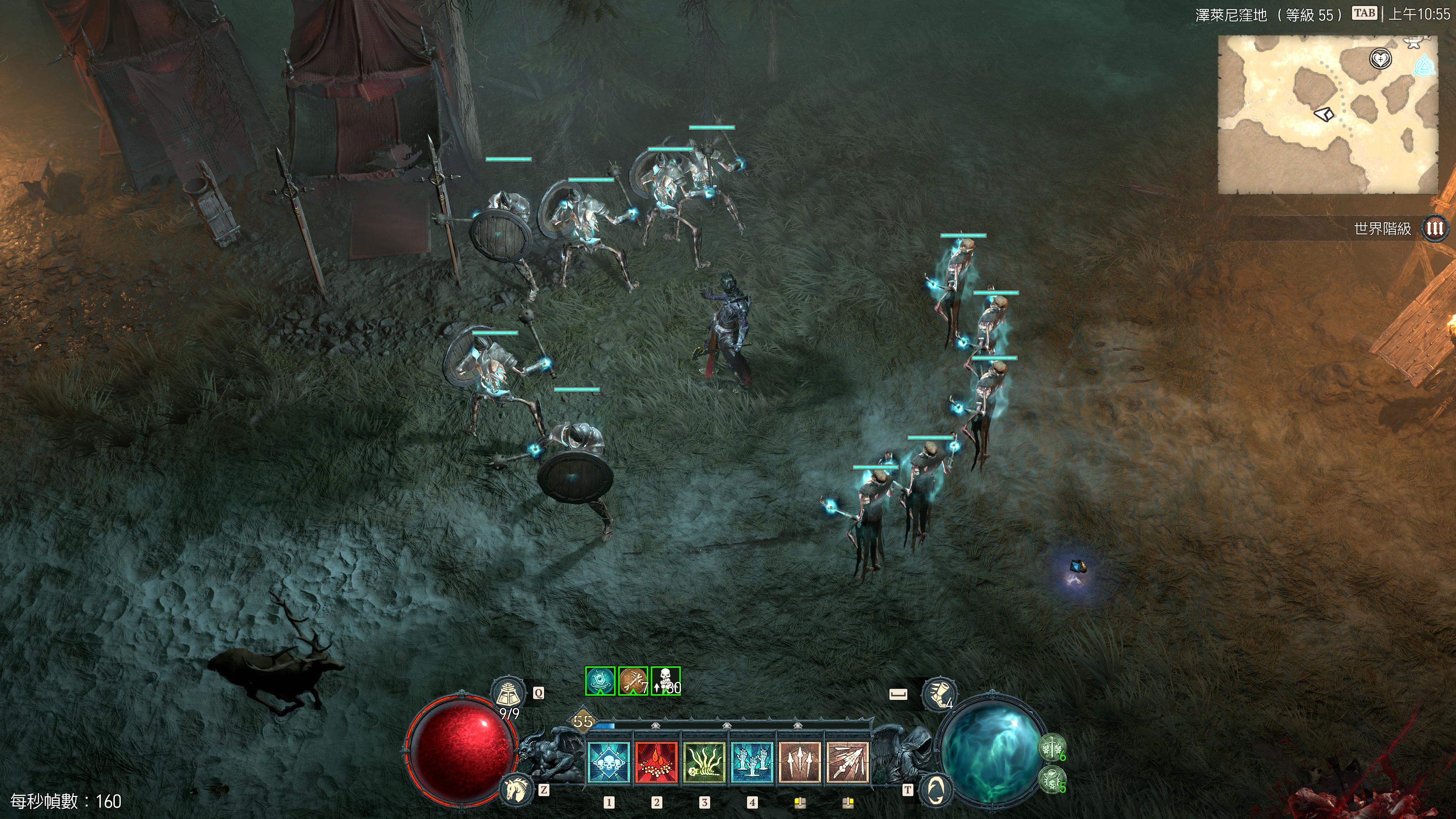Inspect the skeleton buff with 30 stacks

(666, 681)
